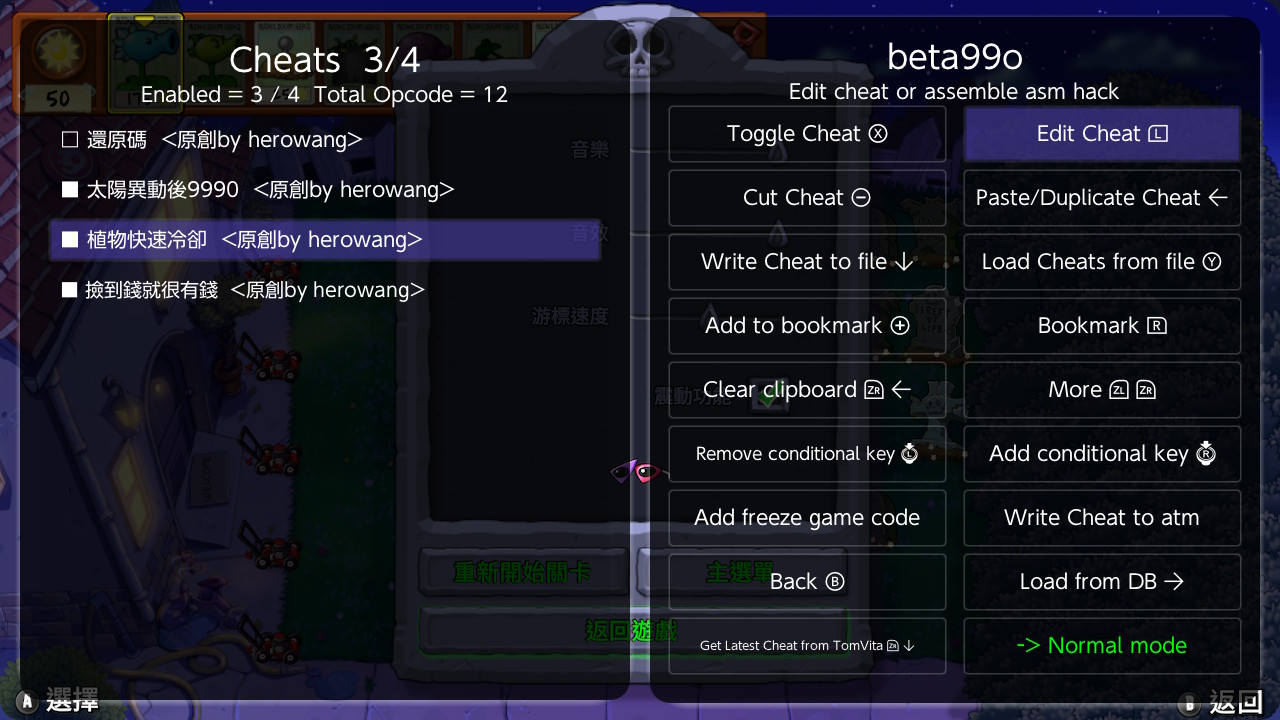Image resolution: width=1280 pixels, height=720 pixels.
Task: Show More options
Action: click(x=1102, y=390)
